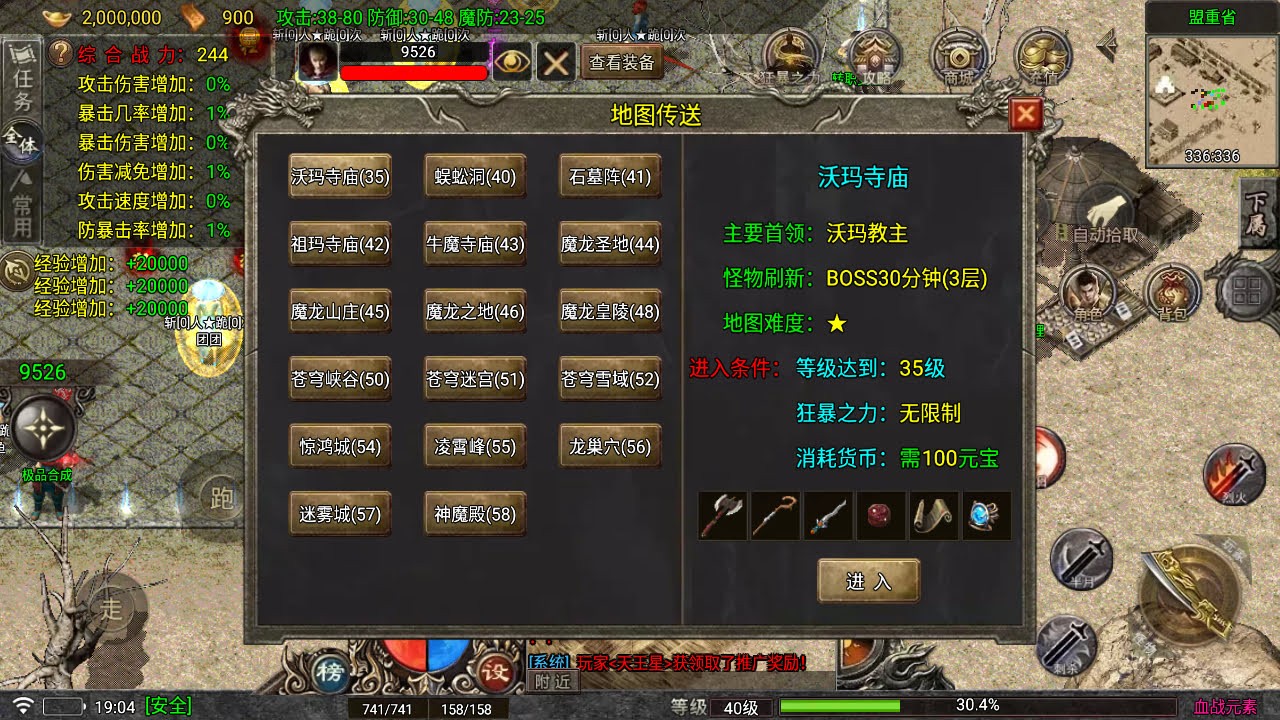Open the 商城 (shop) from the top bar
Image resolution: width=1280 pixels, height=720 pixels.
(959, 55)
